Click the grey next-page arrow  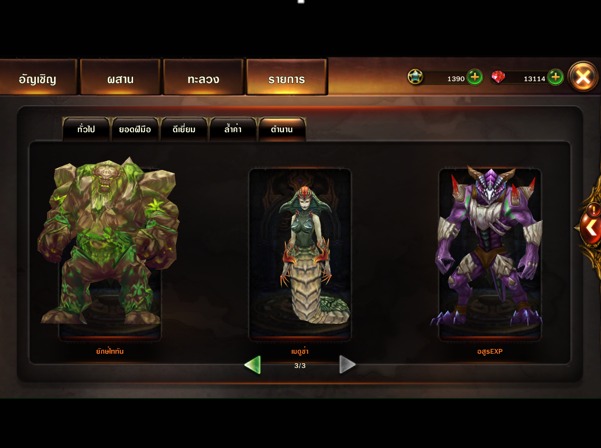pyautogui.click(x=347, y=365)
